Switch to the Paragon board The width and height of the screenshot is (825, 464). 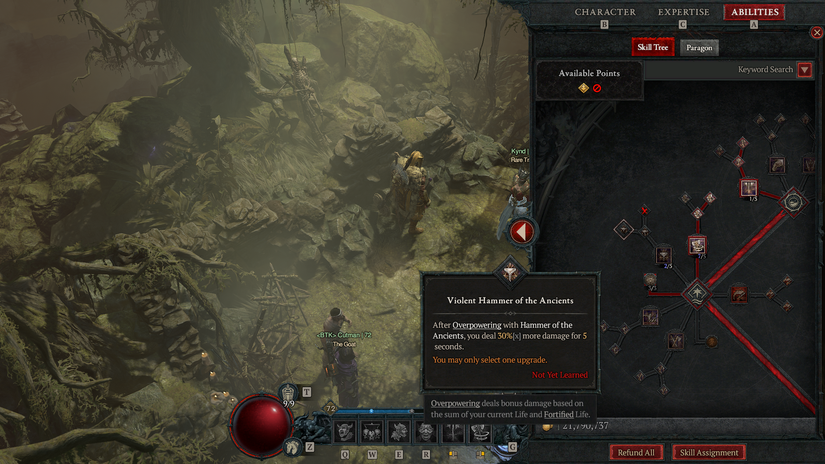point(699,47)
